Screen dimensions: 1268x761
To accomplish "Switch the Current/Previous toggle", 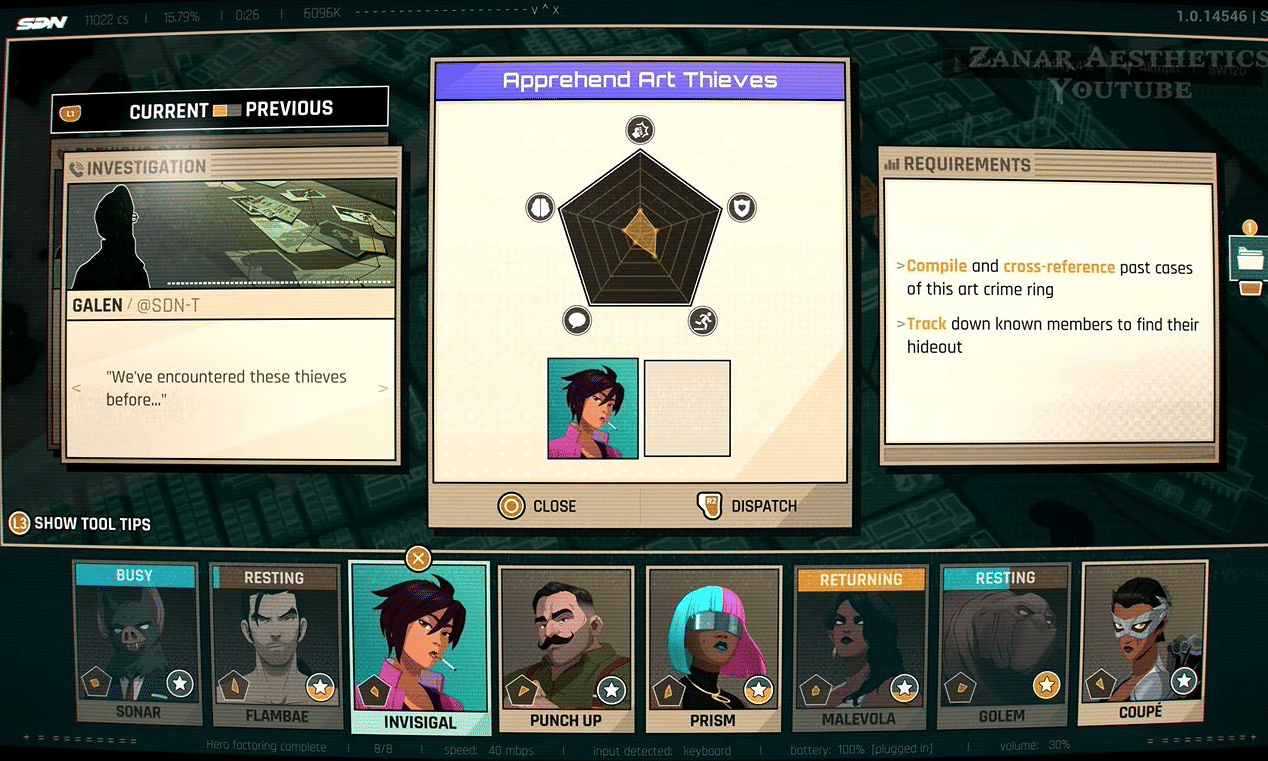I will click(x=227, y=110).
